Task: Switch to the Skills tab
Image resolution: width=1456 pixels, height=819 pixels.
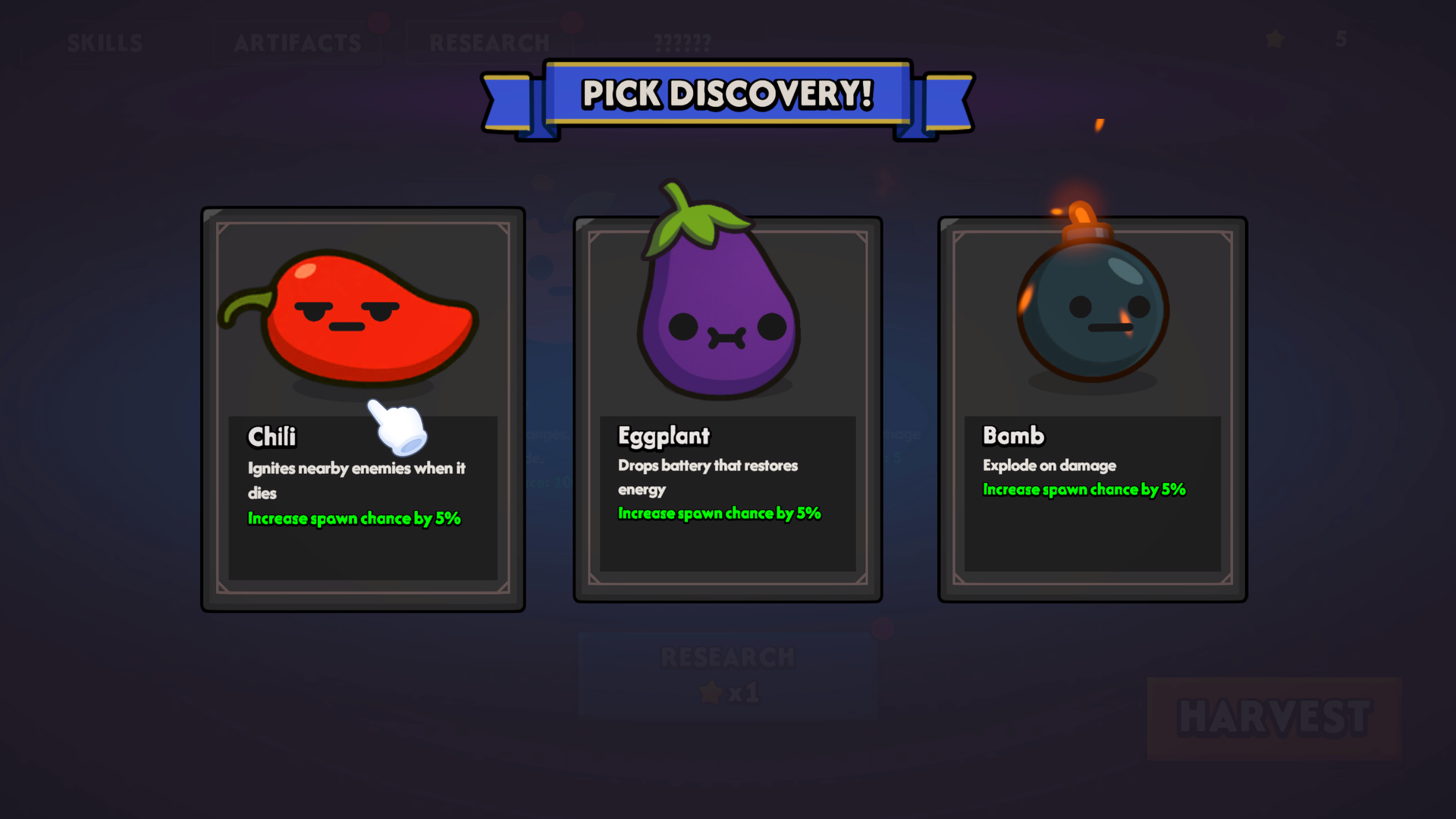Action: click(105, 43)
